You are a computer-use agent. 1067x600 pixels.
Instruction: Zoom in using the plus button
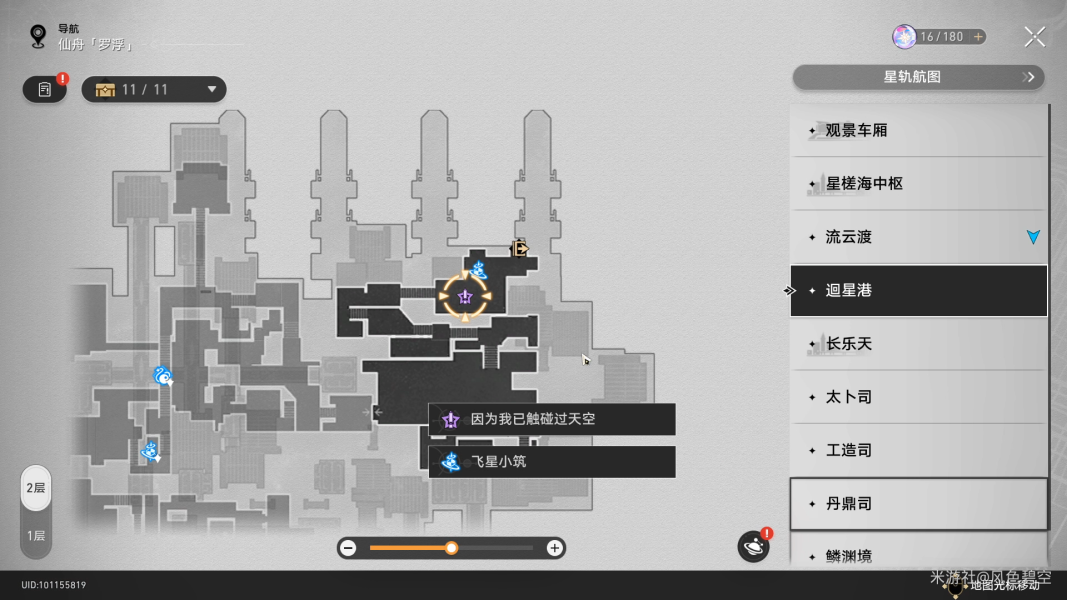[554, 548]
